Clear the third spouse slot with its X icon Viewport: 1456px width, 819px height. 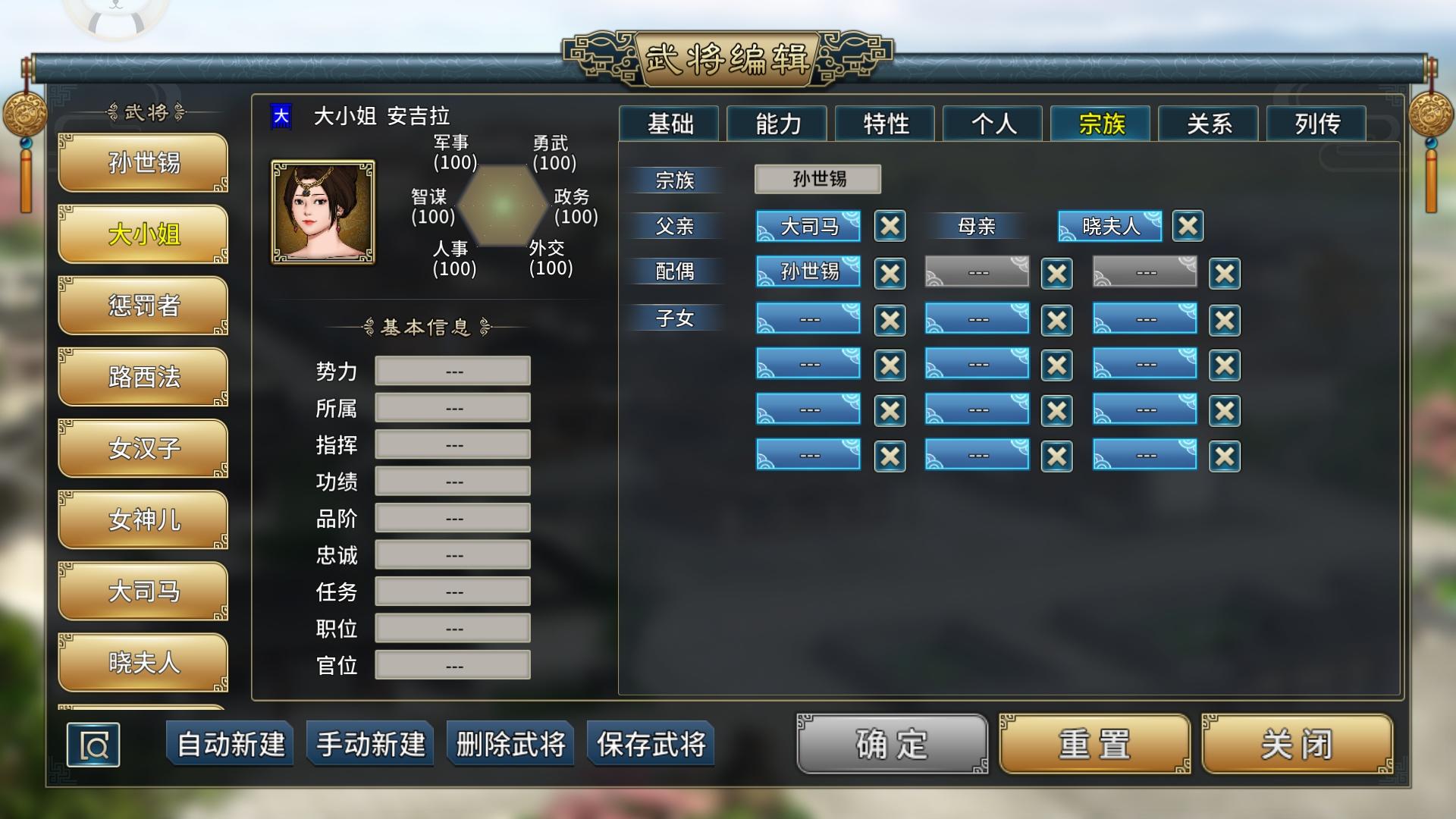pos(1225,273)
